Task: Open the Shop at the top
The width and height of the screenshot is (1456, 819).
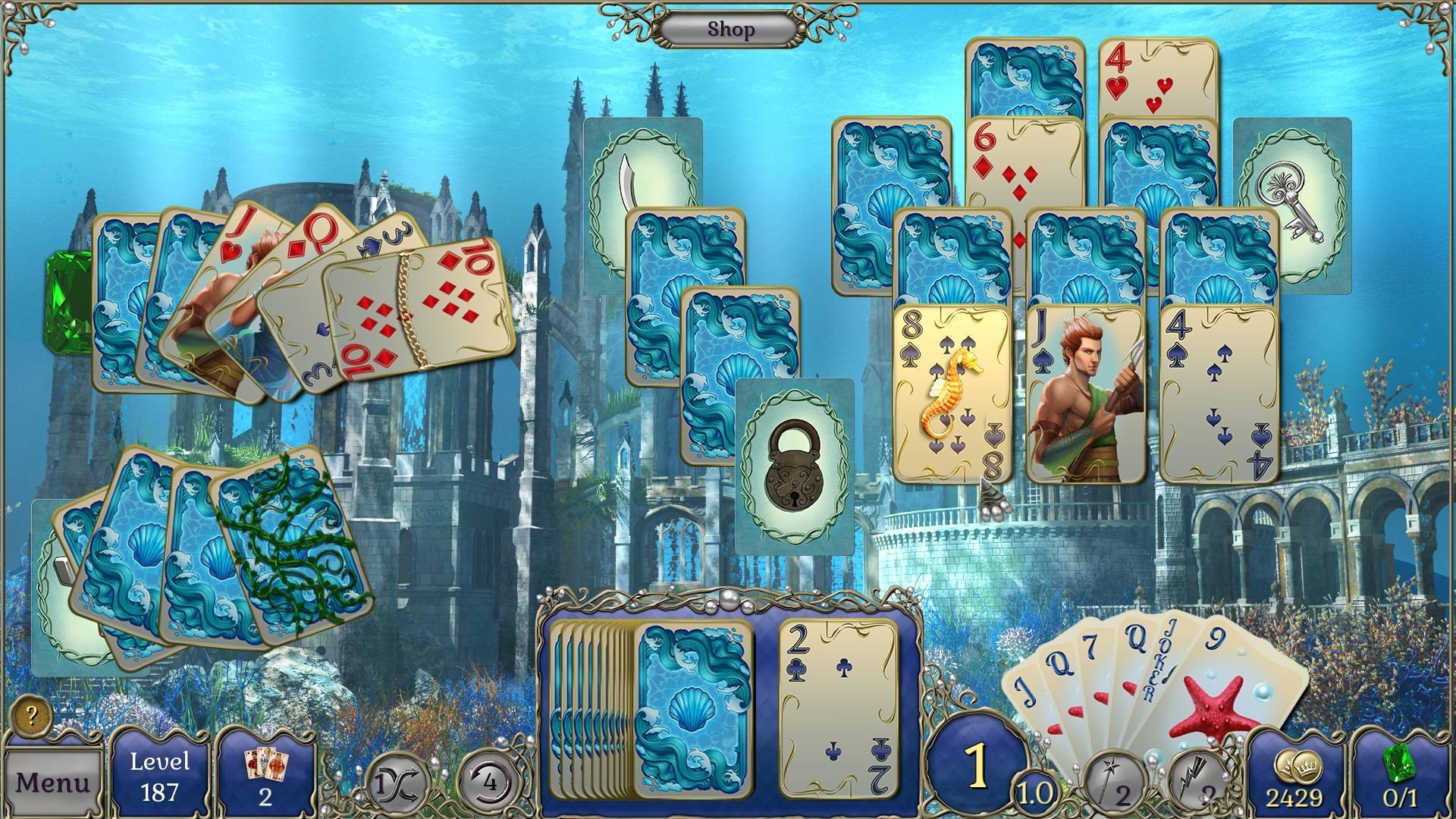Action: pyautogui.click(x=730, y=29)
